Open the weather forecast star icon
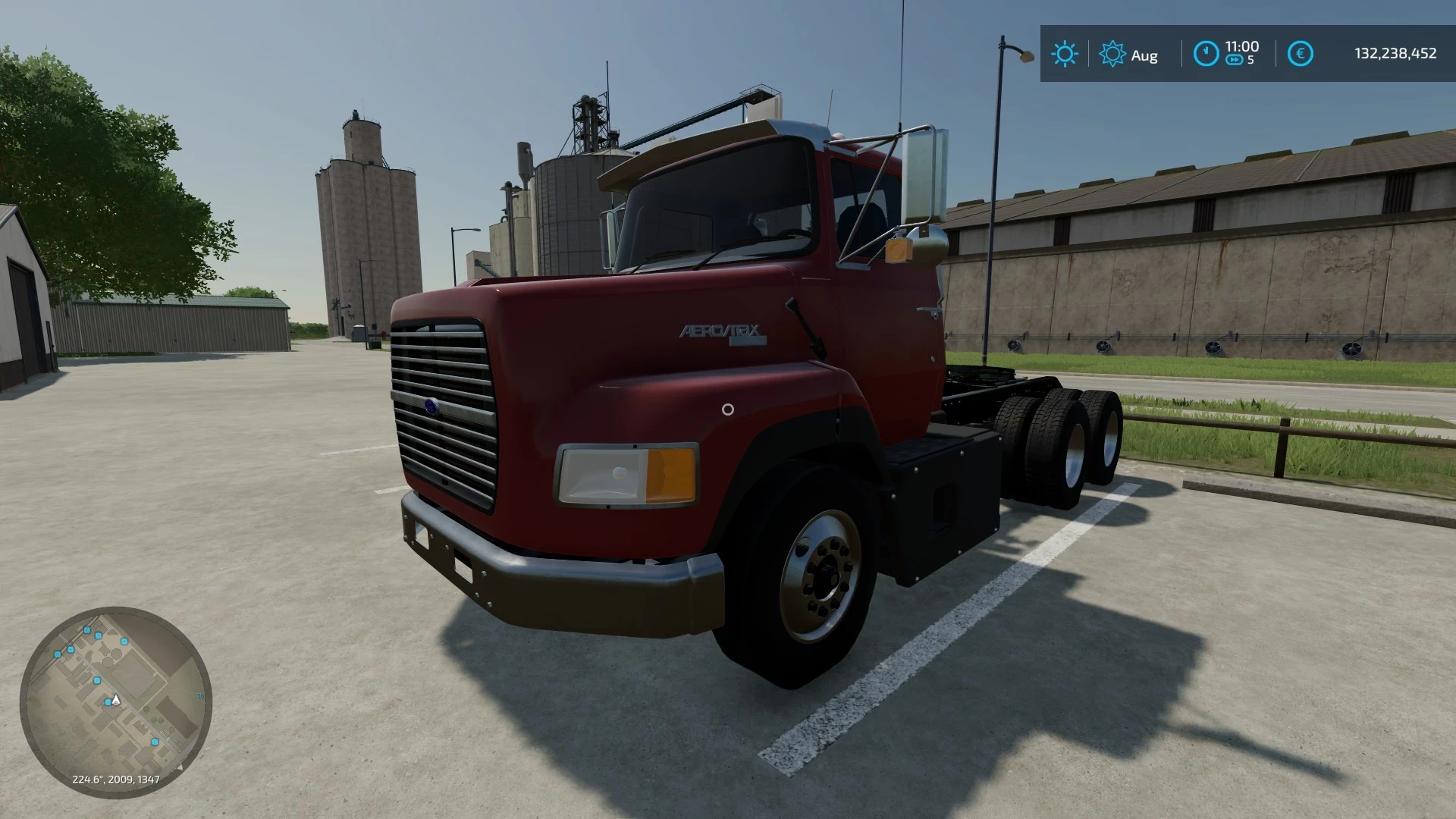The width and height of the screenshot is (1456, 819). (1112, 53)
